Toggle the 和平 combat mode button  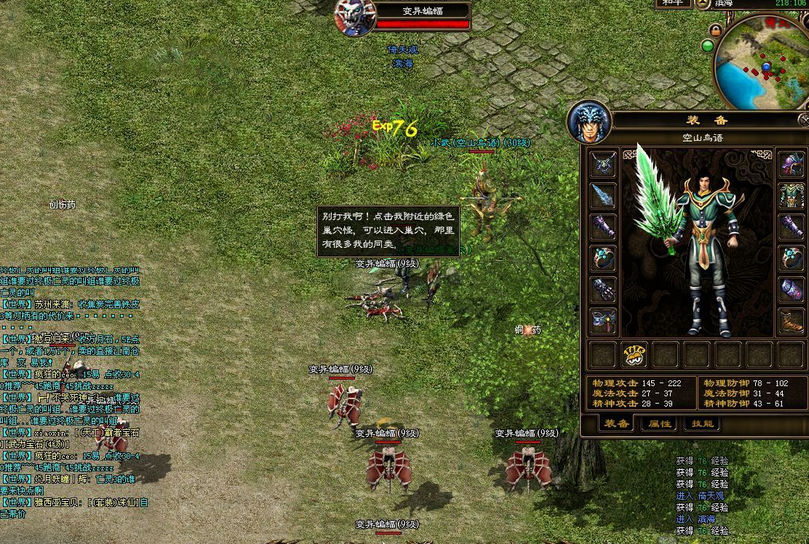[x=671, y=4]
